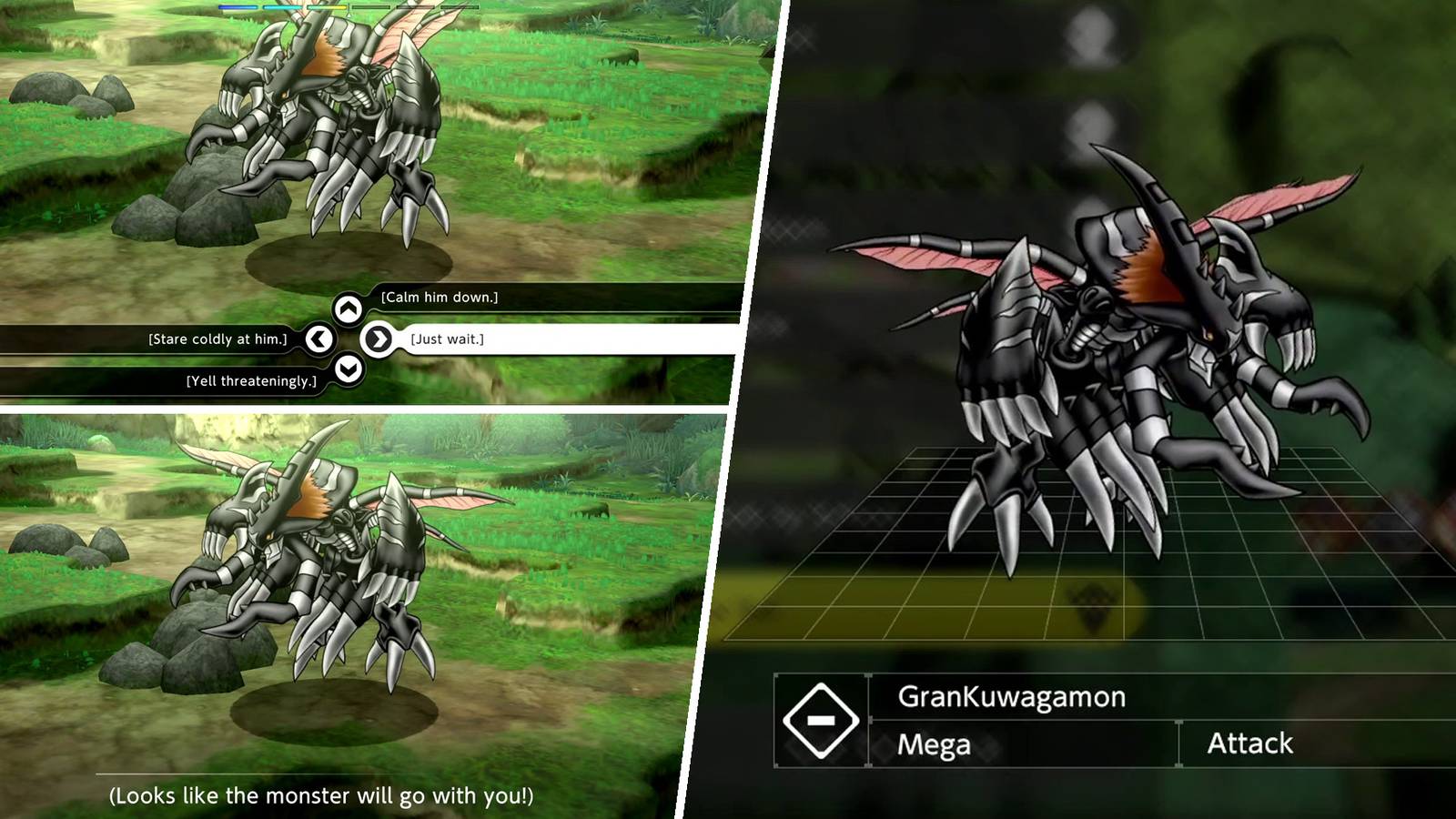Open the Attack field on the info panel
Viewport: 1456px width, 819px height.
coord(1249,743)
